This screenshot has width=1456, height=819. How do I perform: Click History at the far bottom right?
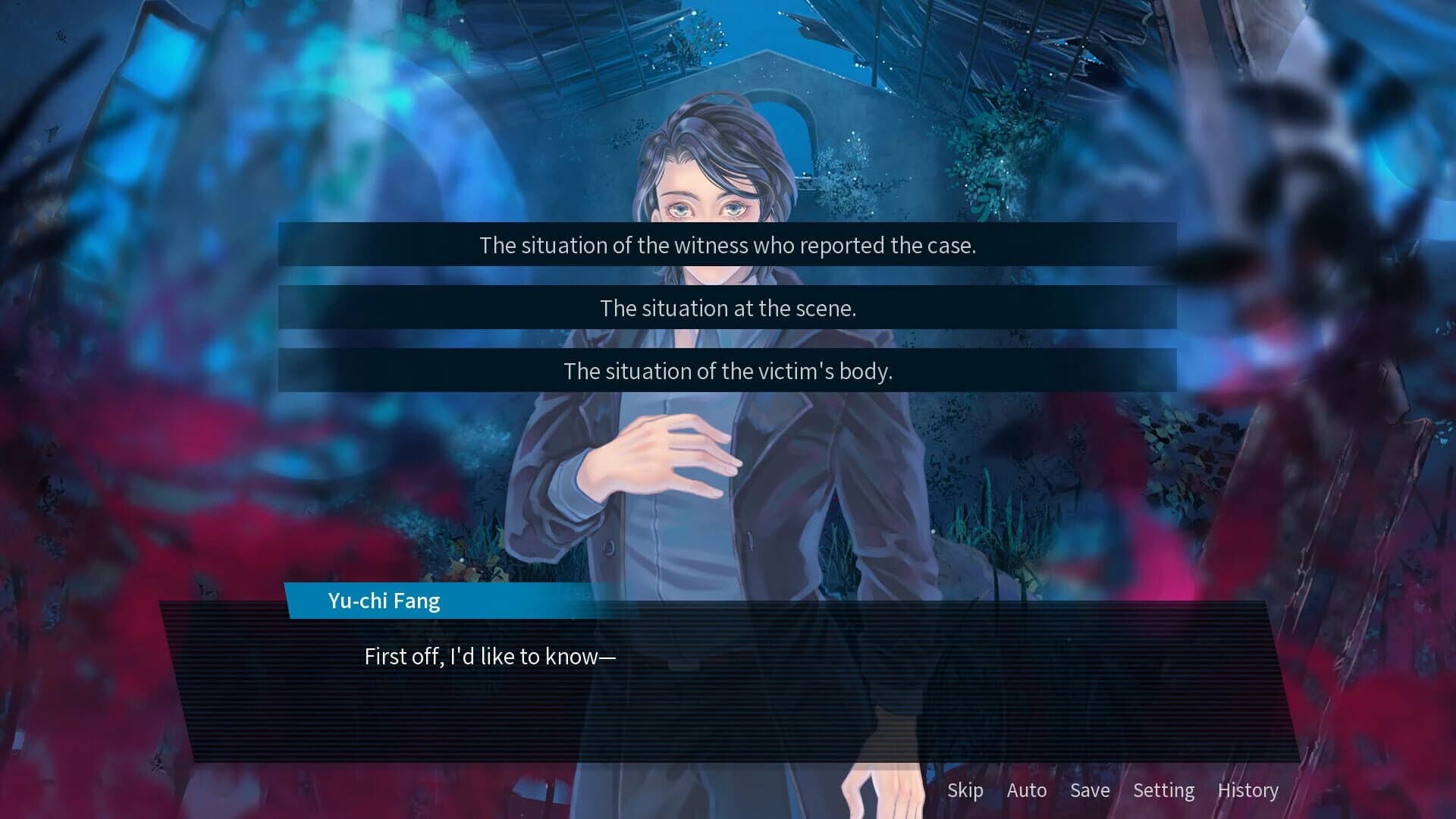[1248, 790]
